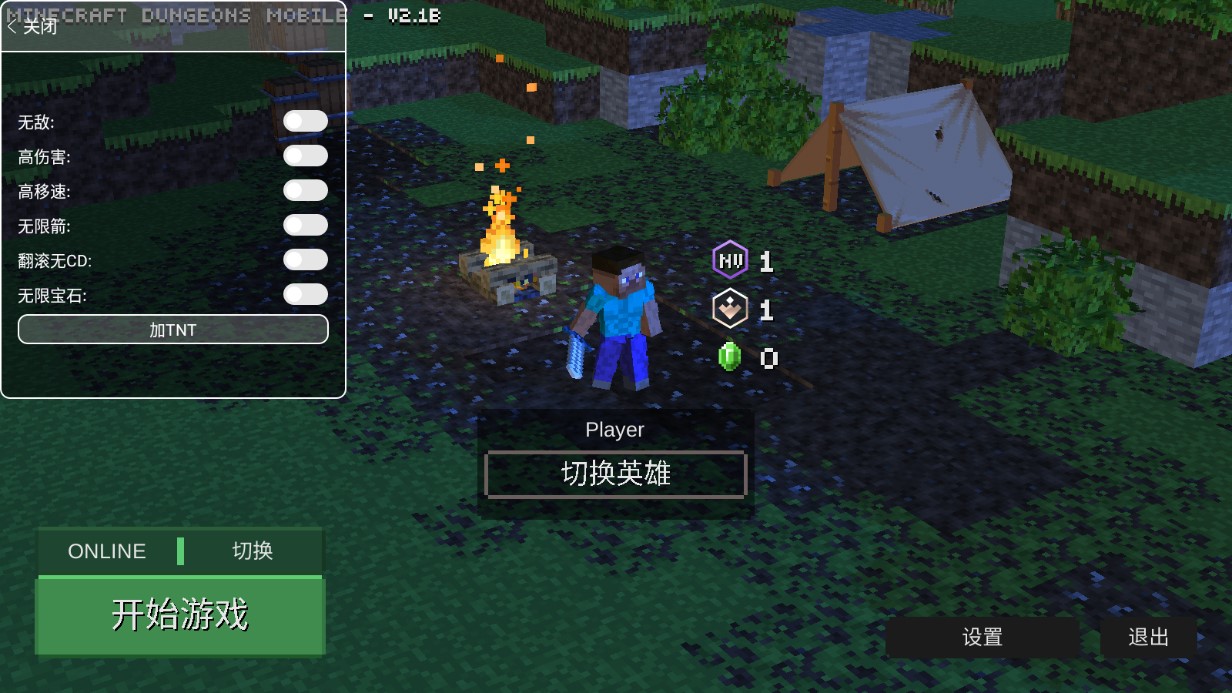Click the 加TNT button
This screenshot has width=1232, height=693.
pyautogui.click(x=173, y=330)
